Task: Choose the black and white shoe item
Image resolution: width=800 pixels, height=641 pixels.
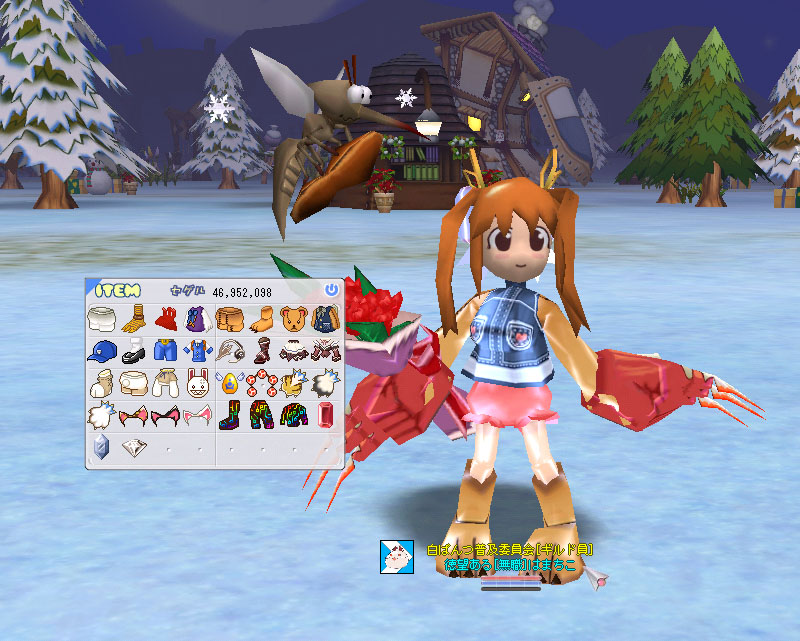Action: 133,351
